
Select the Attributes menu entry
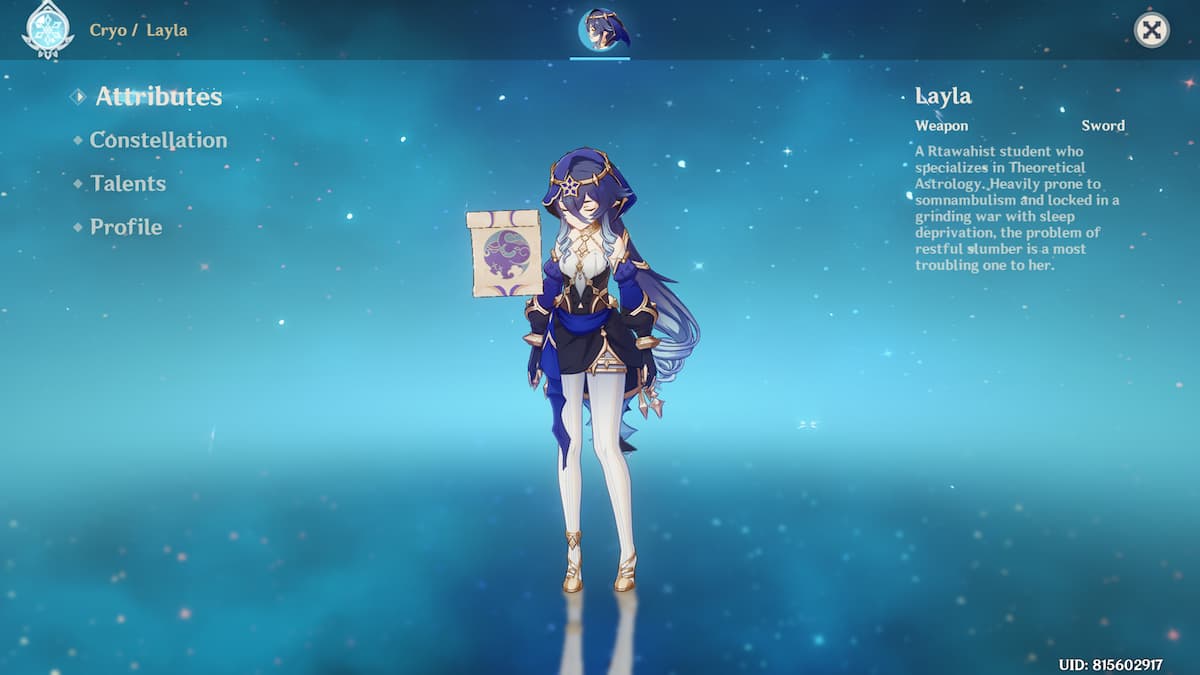[158, 97]
